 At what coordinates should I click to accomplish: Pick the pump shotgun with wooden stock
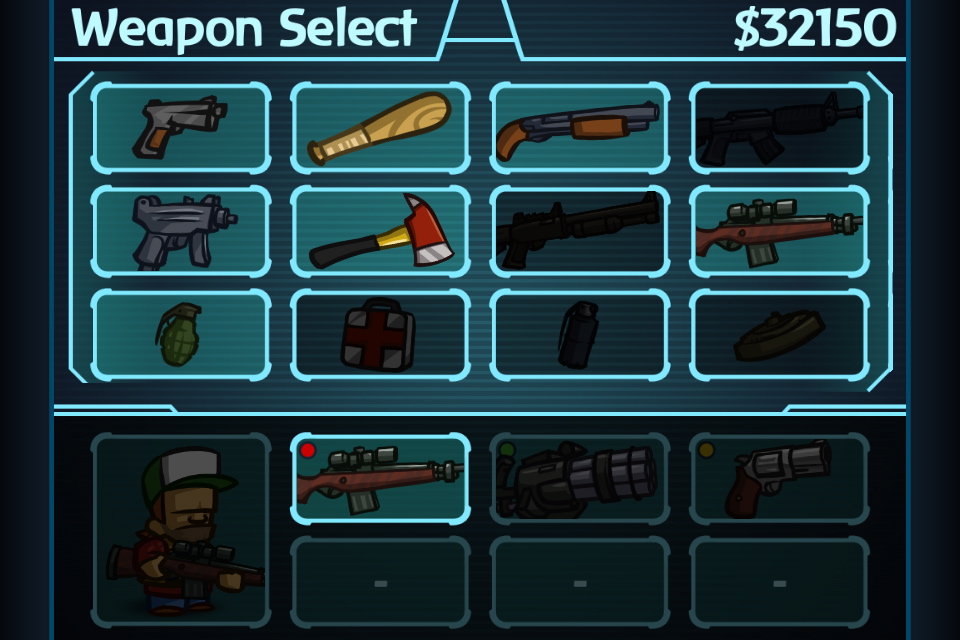click(580, 128)
